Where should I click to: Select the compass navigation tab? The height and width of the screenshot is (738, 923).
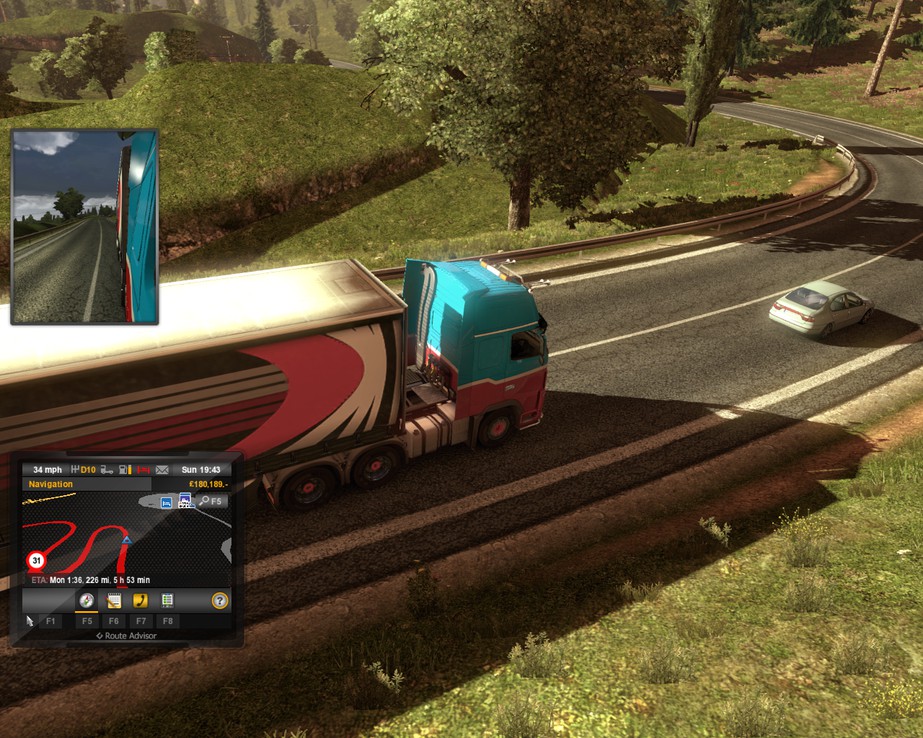[x=86, y=601]
